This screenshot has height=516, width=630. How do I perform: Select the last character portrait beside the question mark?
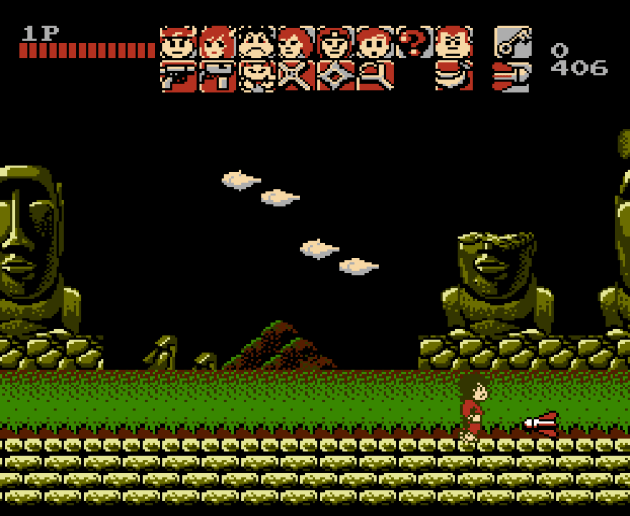click(x=452, y=43)
